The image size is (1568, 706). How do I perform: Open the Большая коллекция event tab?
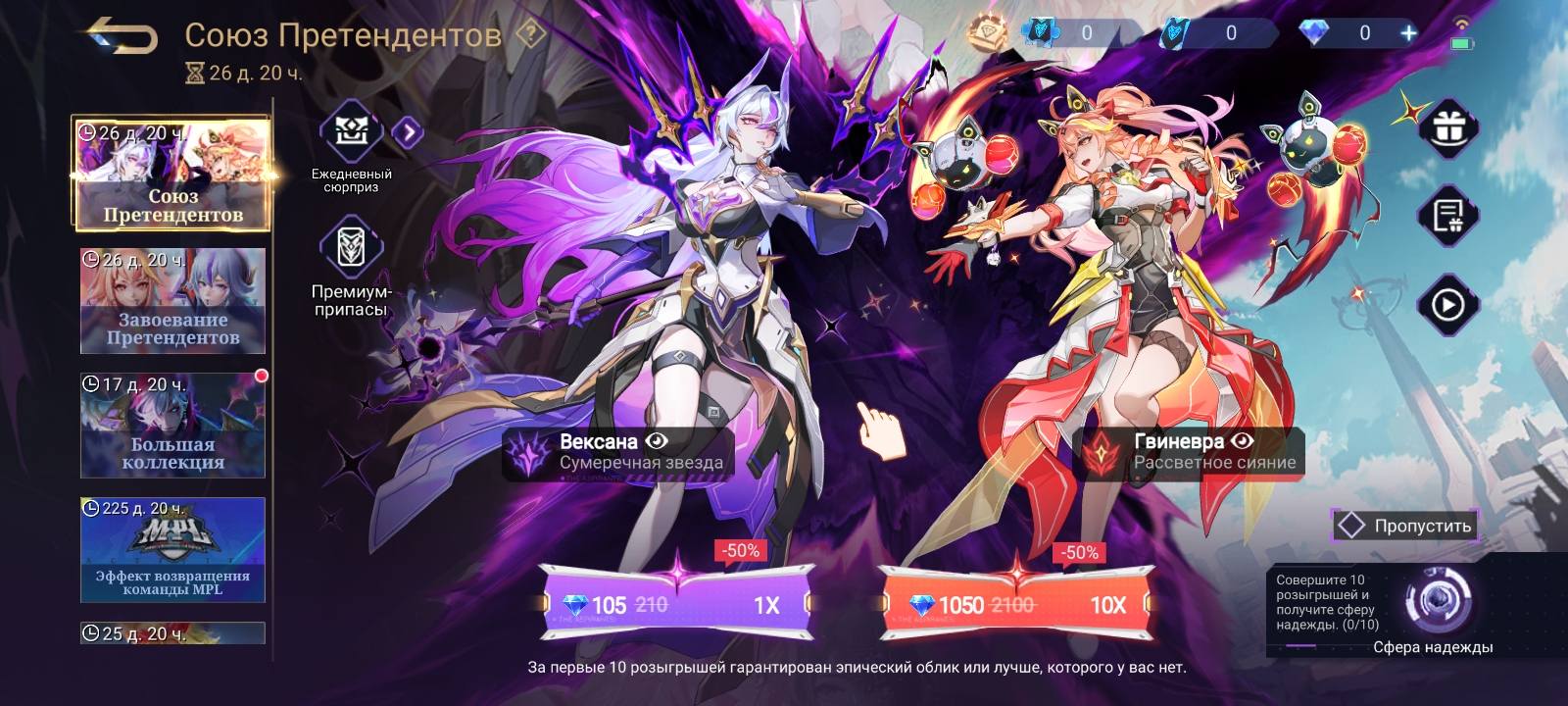click(x=172, y=425)
